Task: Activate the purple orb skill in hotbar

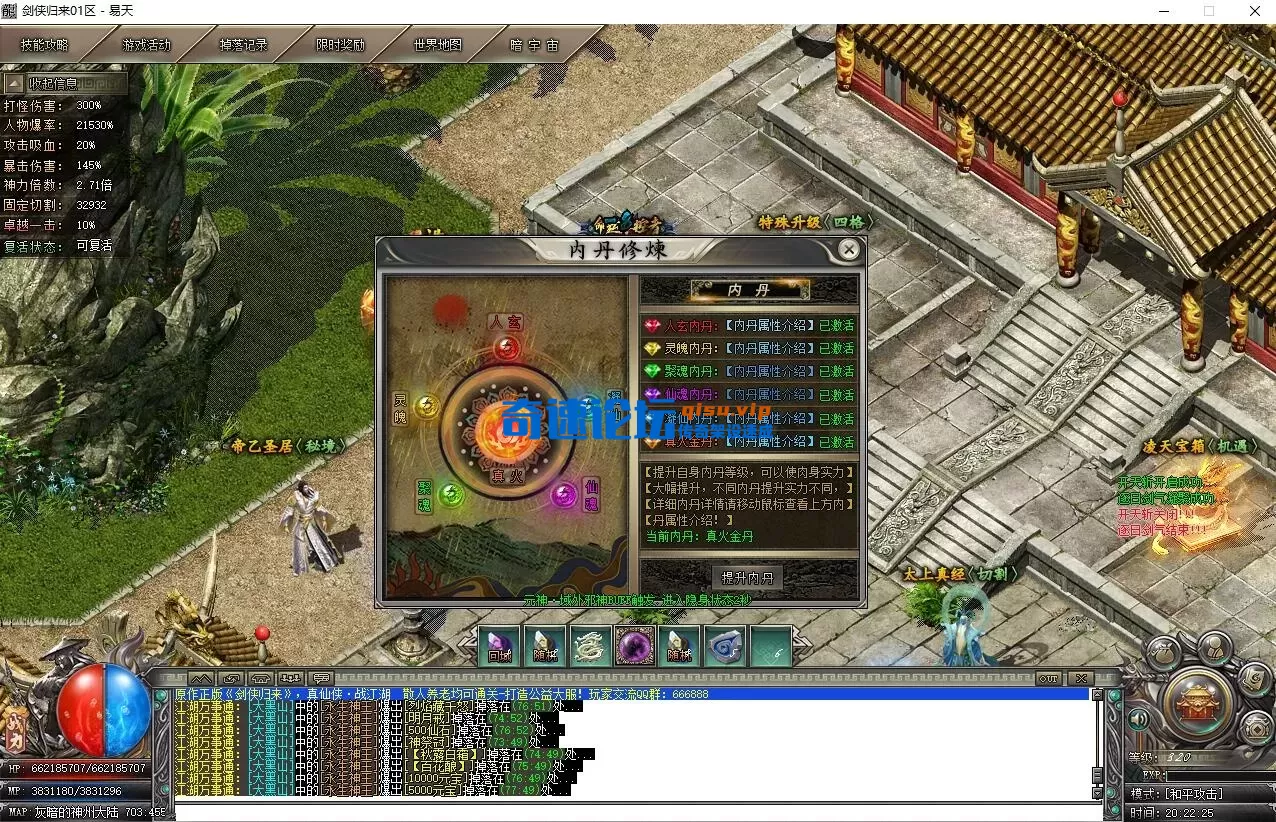Action: [x=635, y=646]
